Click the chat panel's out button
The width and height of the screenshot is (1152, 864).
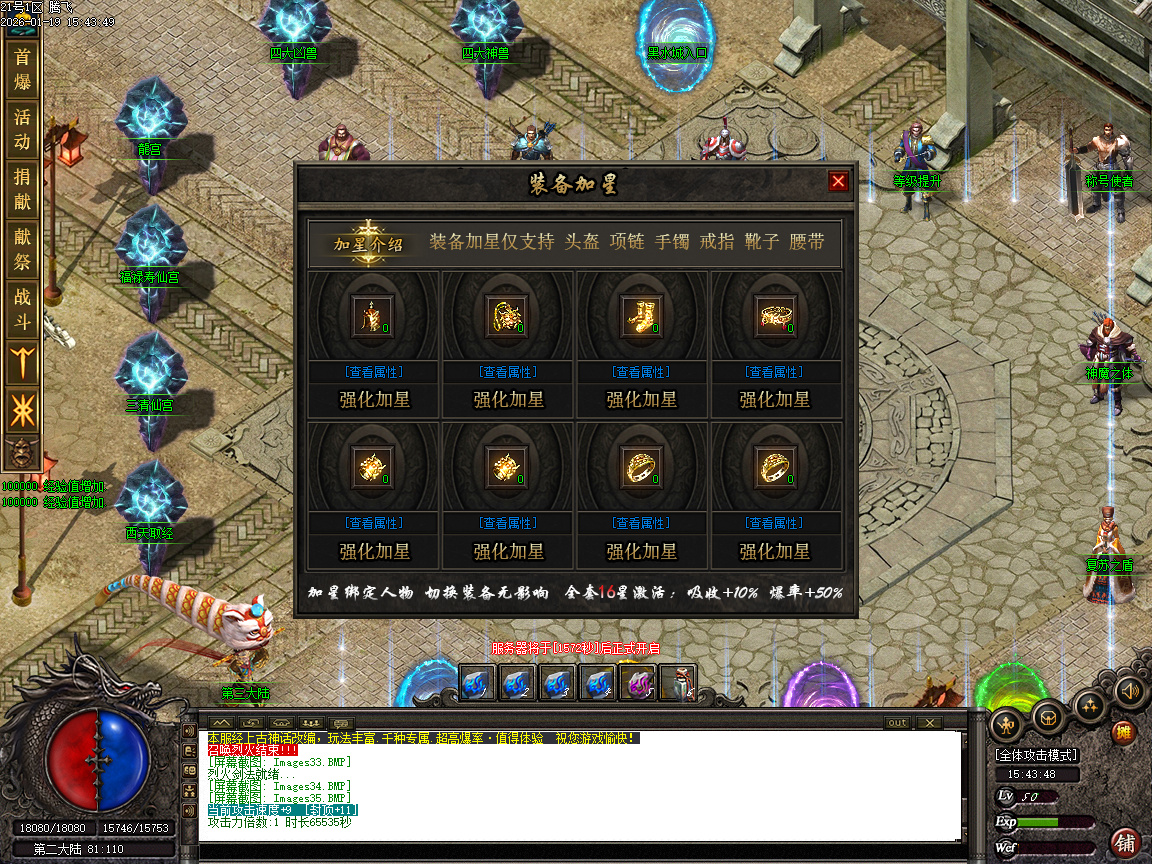[x=897, y=723]
